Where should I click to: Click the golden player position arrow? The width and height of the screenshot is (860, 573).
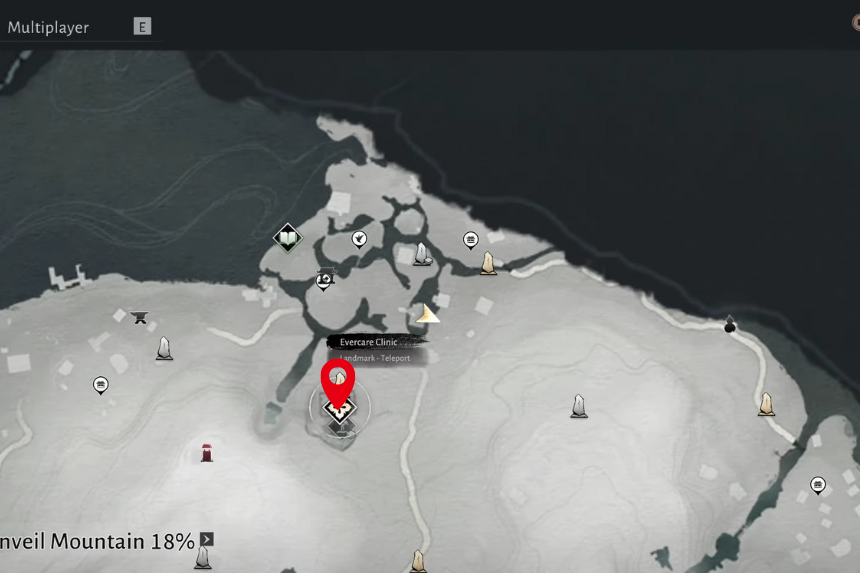tap(428, 314)
